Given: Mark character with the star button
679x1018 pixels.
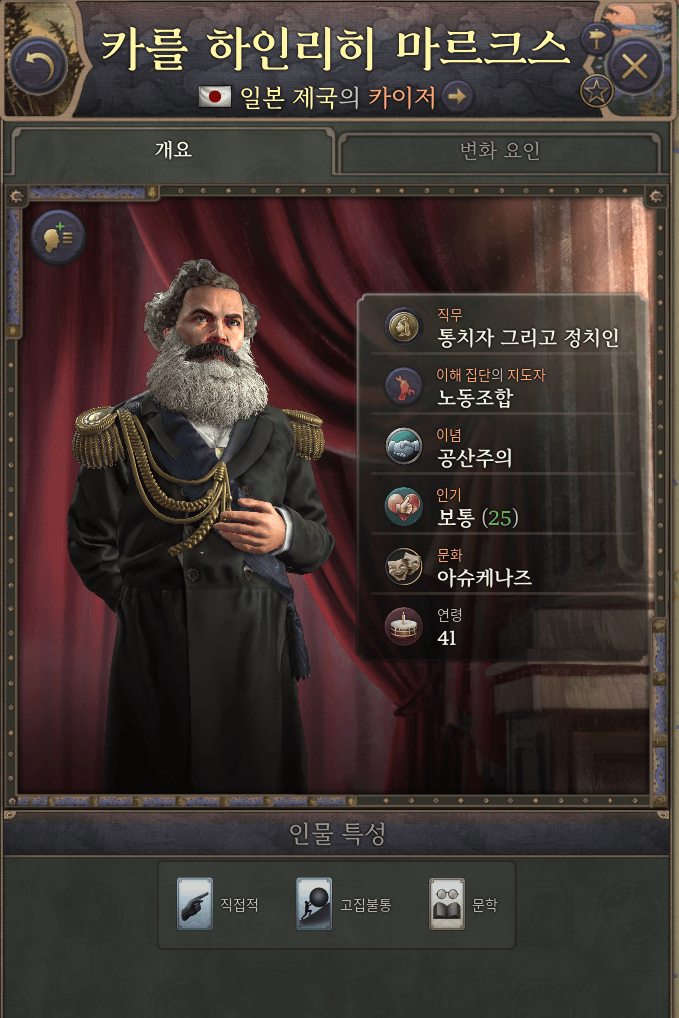Looking at the screenshot, I should coord(597,93).
